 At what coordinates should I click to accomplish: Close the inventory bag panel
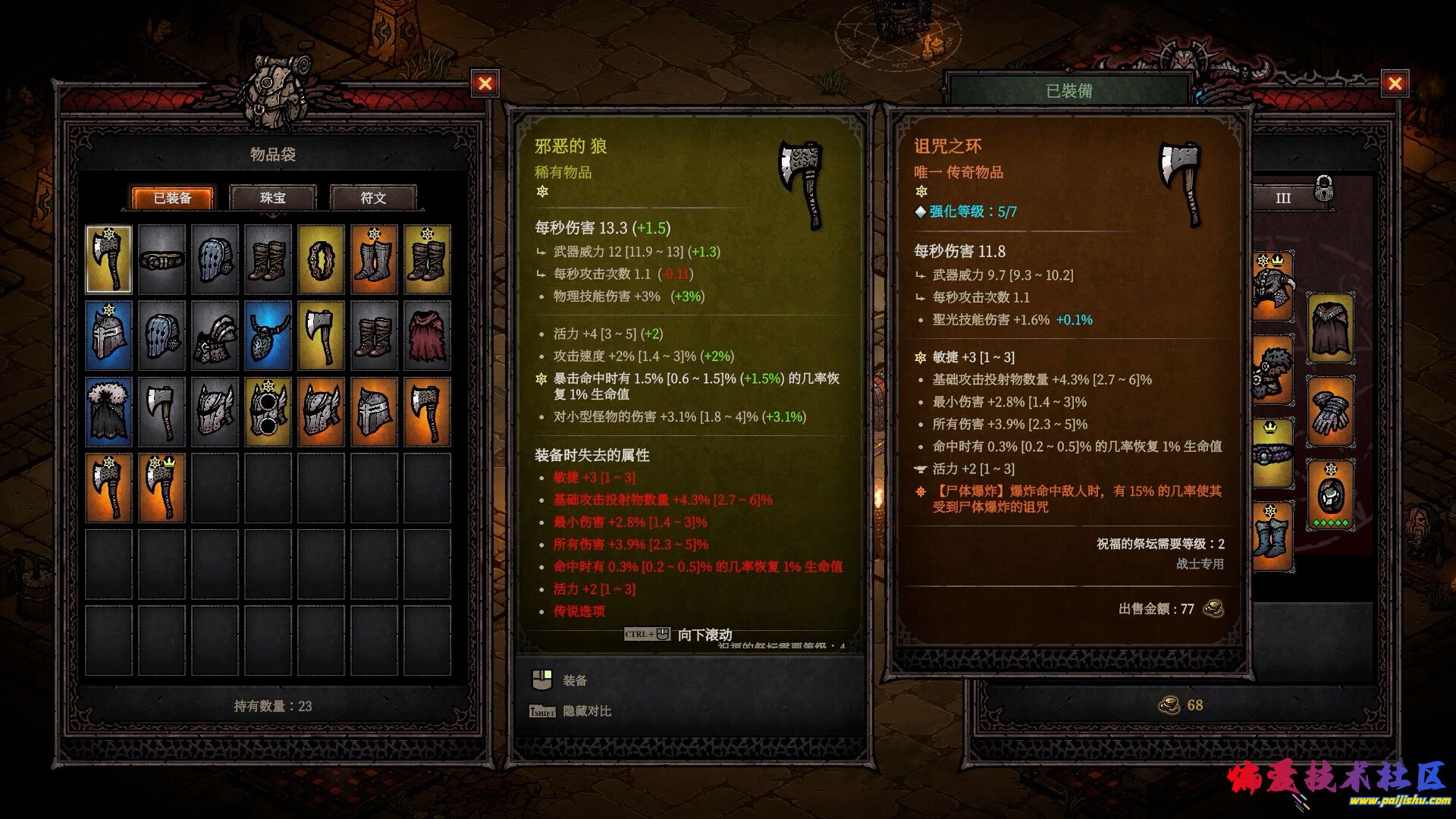coord(485,83)
